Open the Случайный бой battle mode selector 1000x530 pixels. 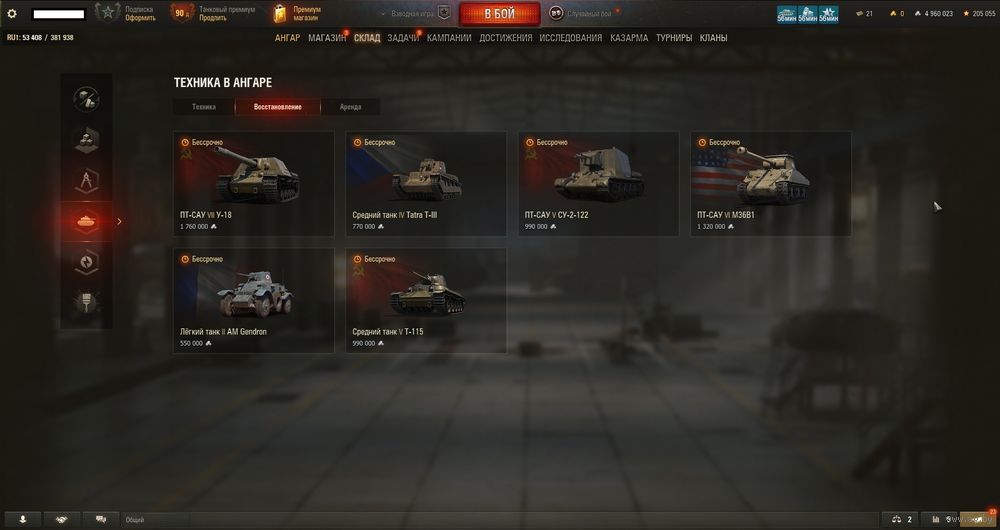click(588, 14)
